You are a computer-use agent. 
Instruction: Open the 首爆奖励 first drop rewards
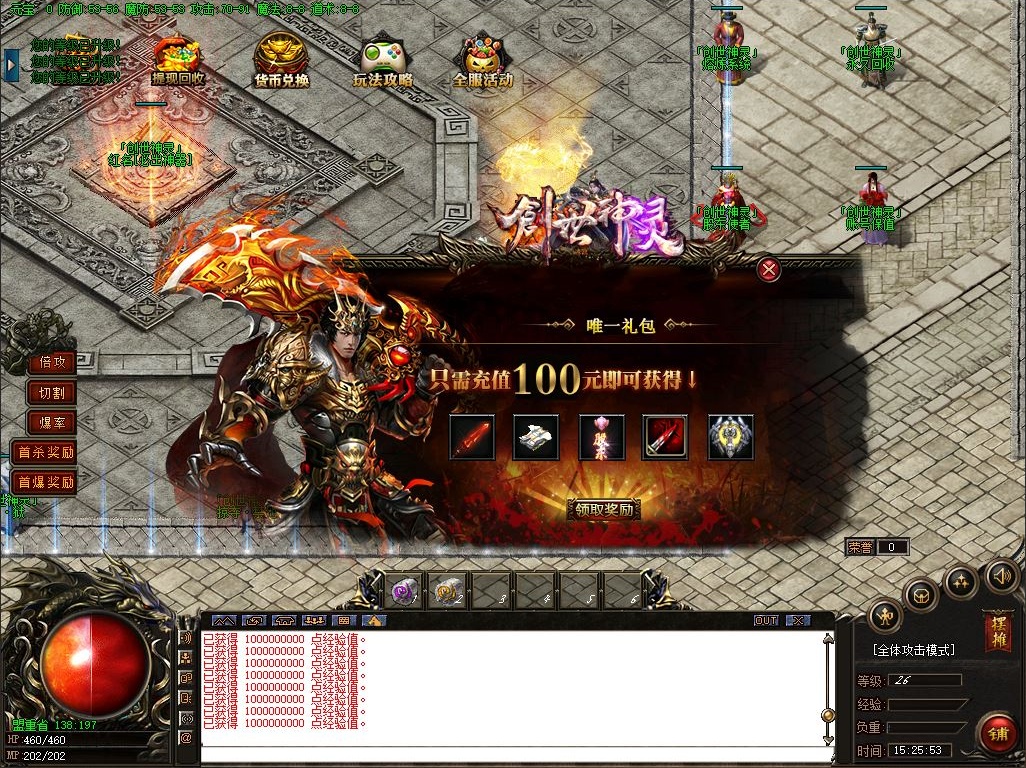pyautogui.click(x=45, y=482)
